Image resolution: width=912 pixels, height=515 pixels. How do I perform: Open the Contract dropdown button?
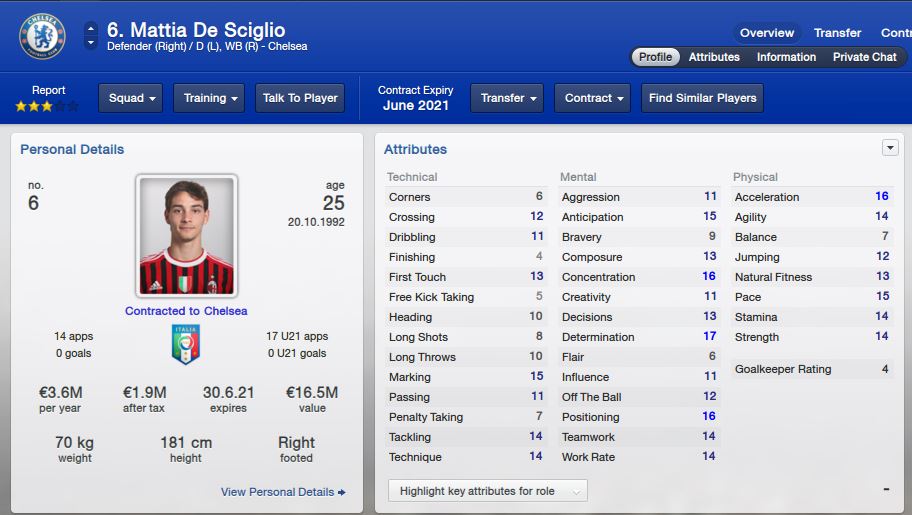pyautogui.click(x=593, y=98)
